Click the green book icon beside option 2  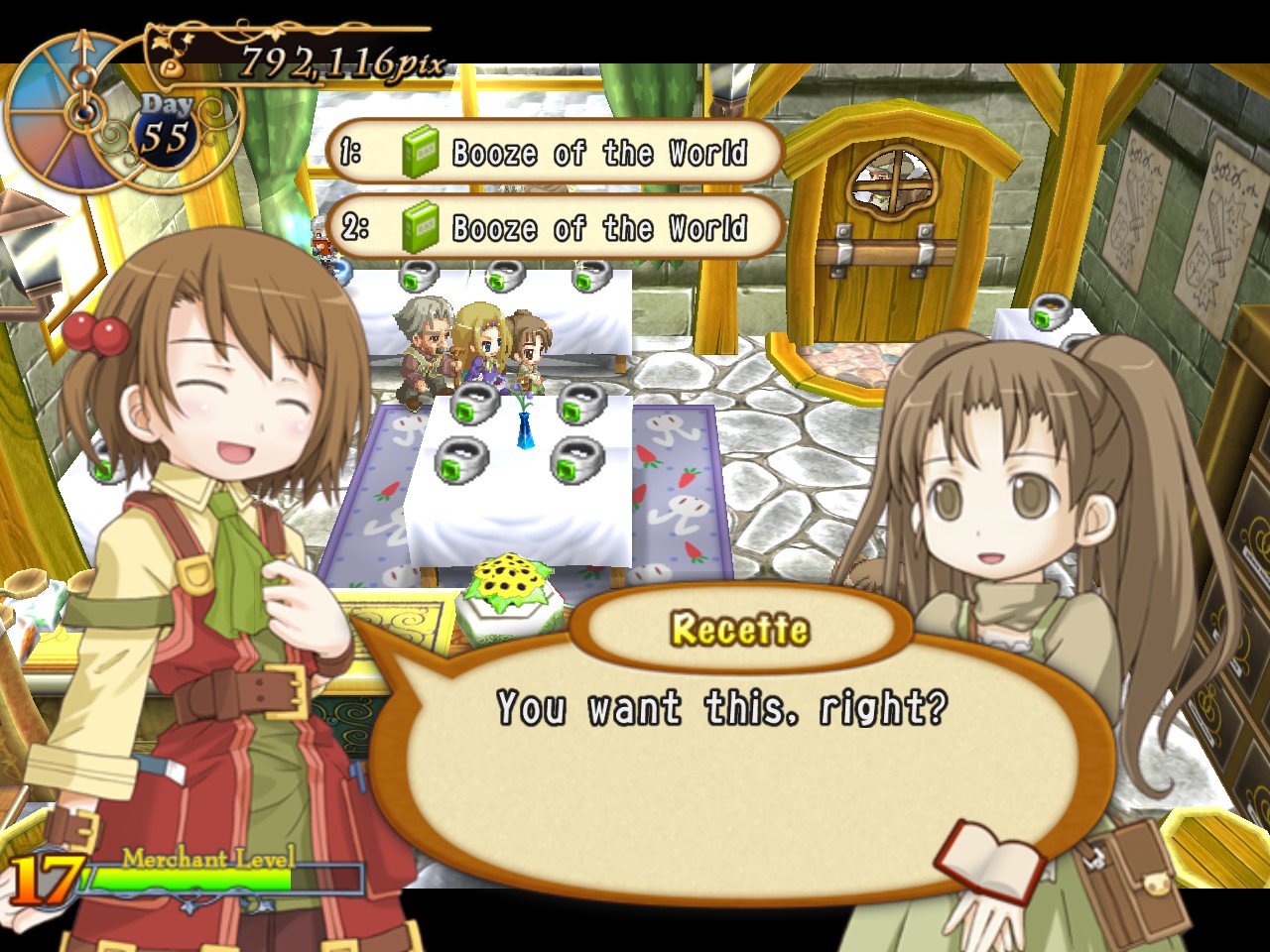click(422, 227)
